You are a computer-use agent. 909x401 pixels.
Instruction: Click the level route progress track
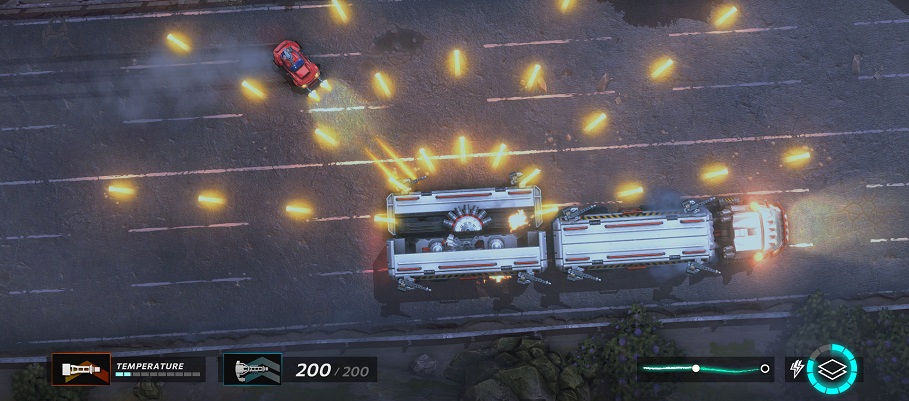(x=706, y=369)
